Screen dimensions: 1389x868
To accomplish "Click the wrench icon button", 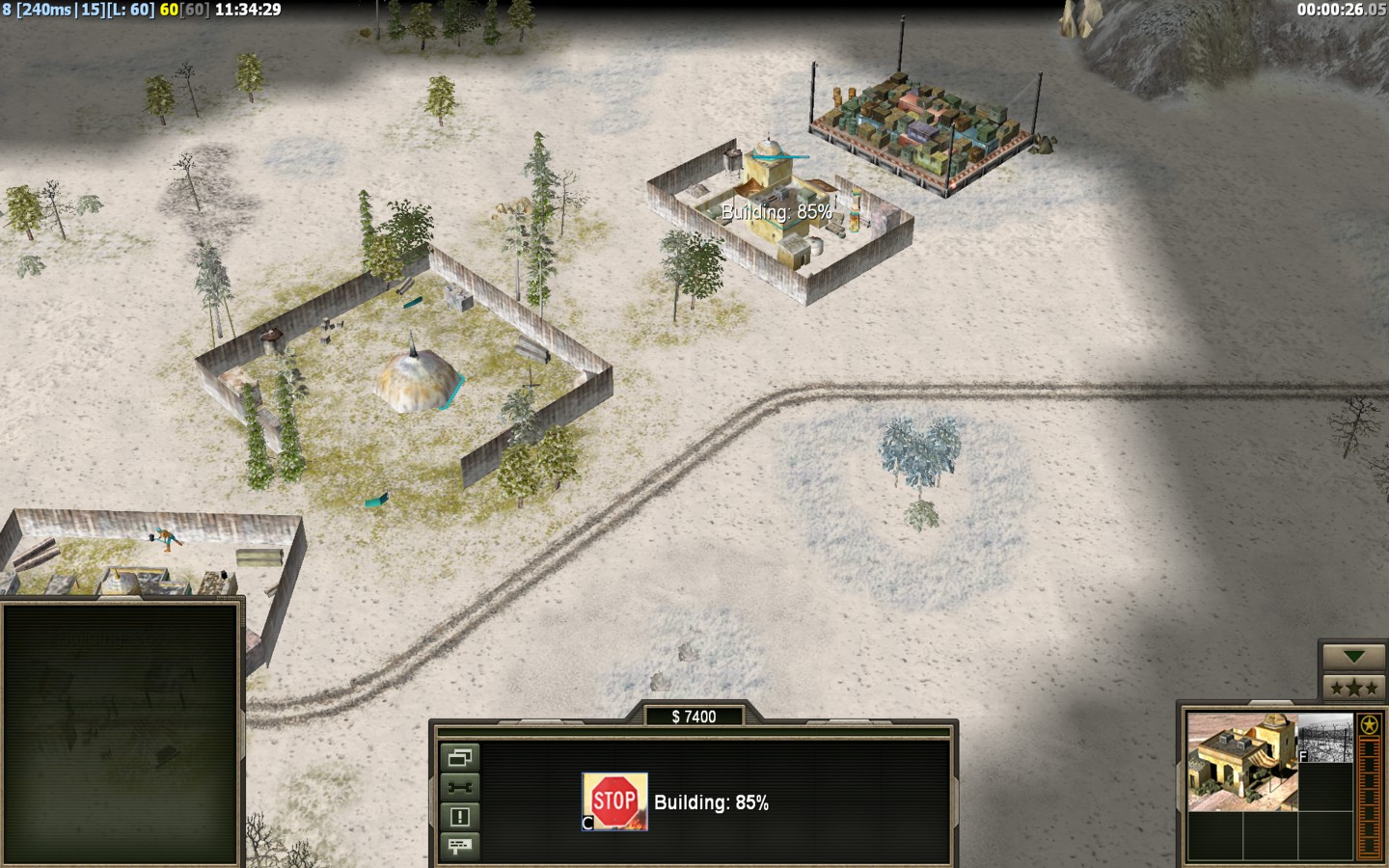I will pyautogui.click(x=459, y=787).
